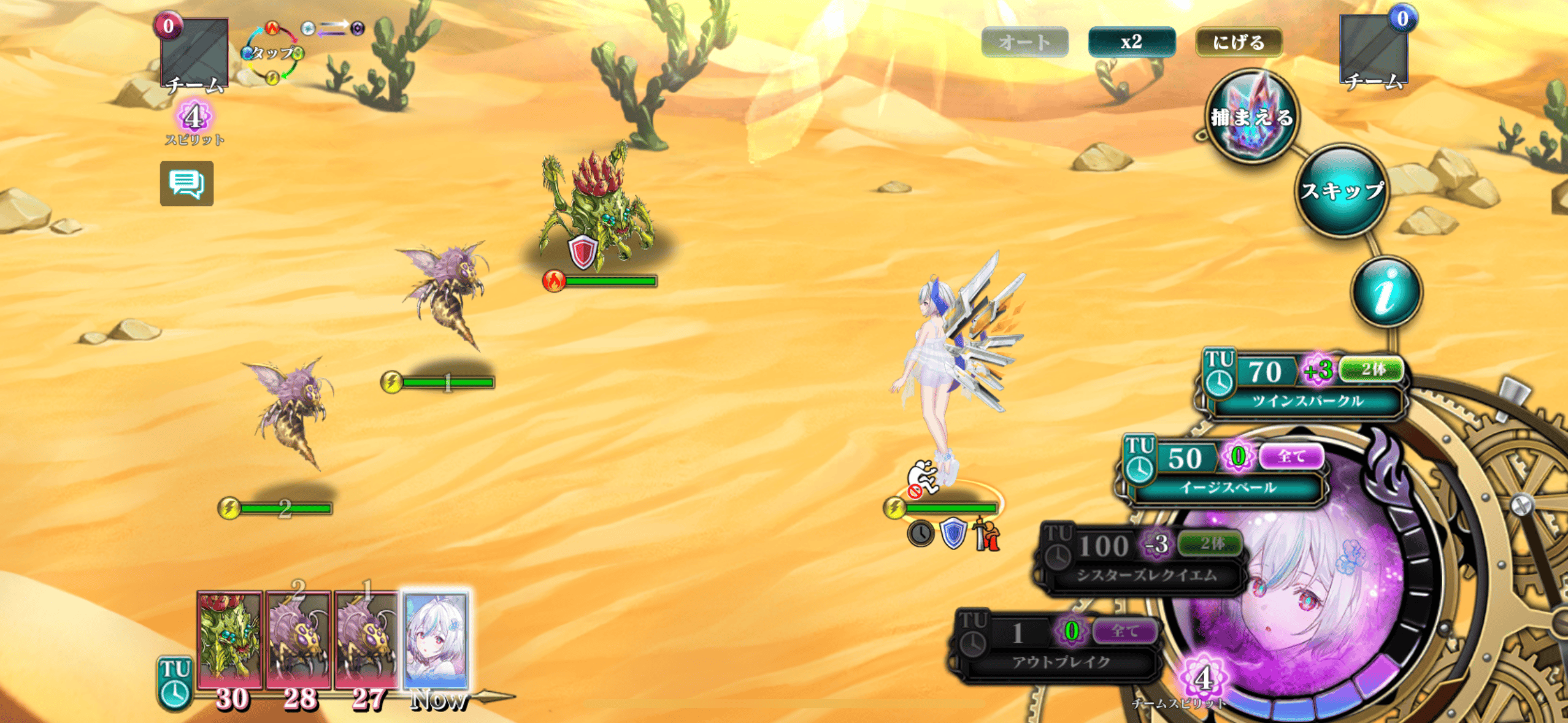Open the info panel with the i button
Image resolution: width=1568 pixels, height=723 pixels.
click(1386, 292)
